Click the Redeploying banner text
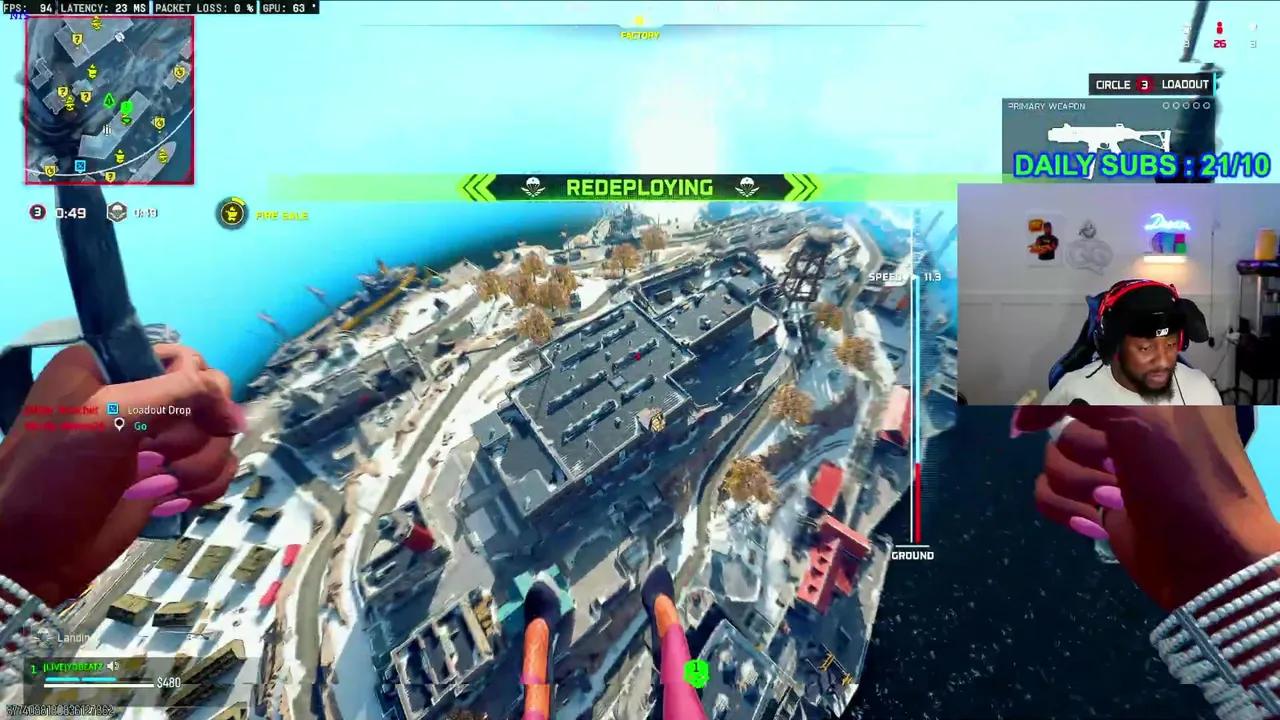 (x=639, y=187)
